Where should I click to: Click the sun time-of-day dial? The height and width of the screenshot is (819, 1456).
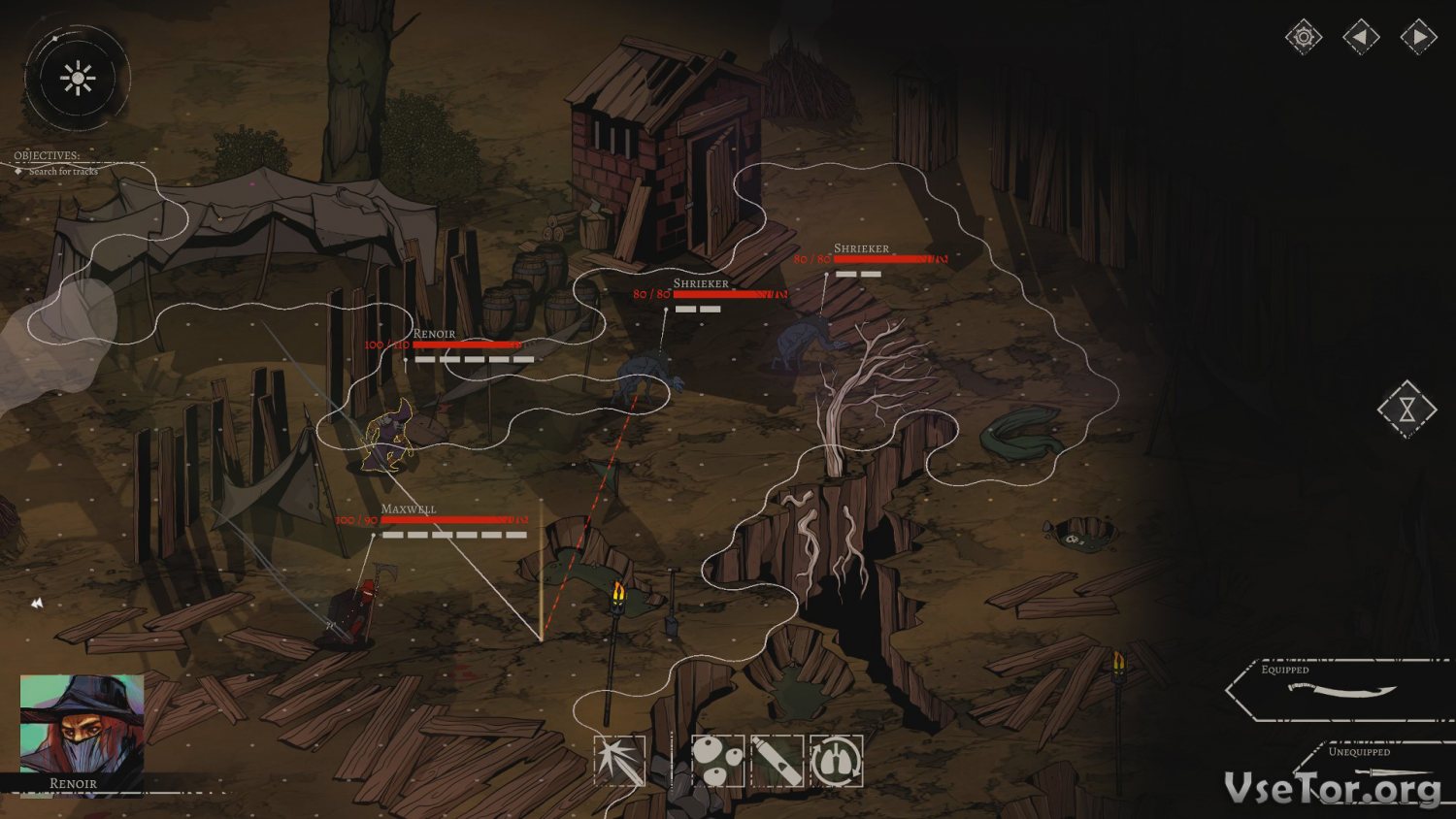tap(77, 79)
